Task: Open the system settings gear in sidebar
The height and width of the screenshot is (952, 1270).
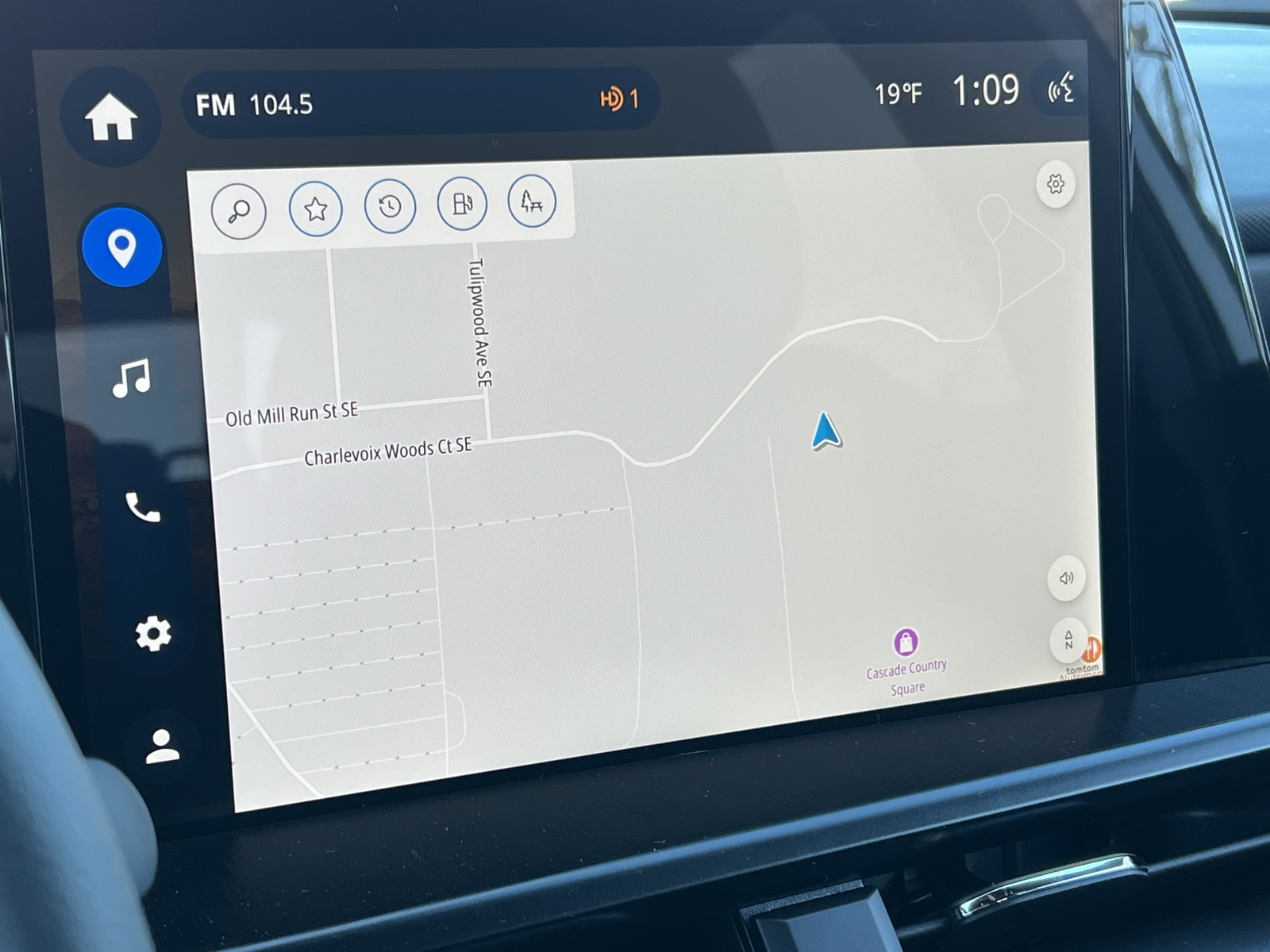Action: pyautogui.click(x=152, y=633)
